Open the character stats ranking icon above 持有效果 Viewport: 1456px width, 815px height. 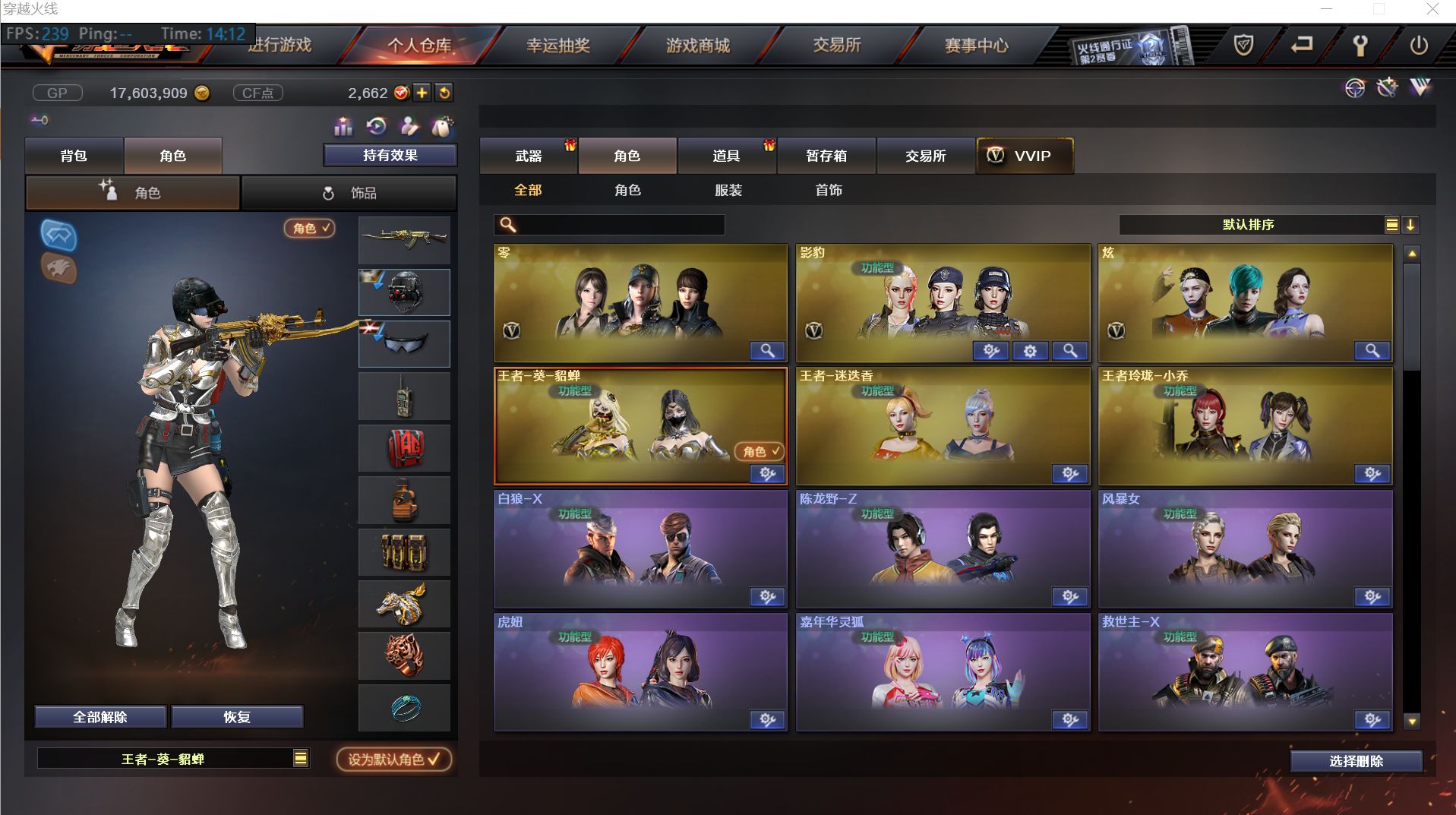[x=343, y=127]
